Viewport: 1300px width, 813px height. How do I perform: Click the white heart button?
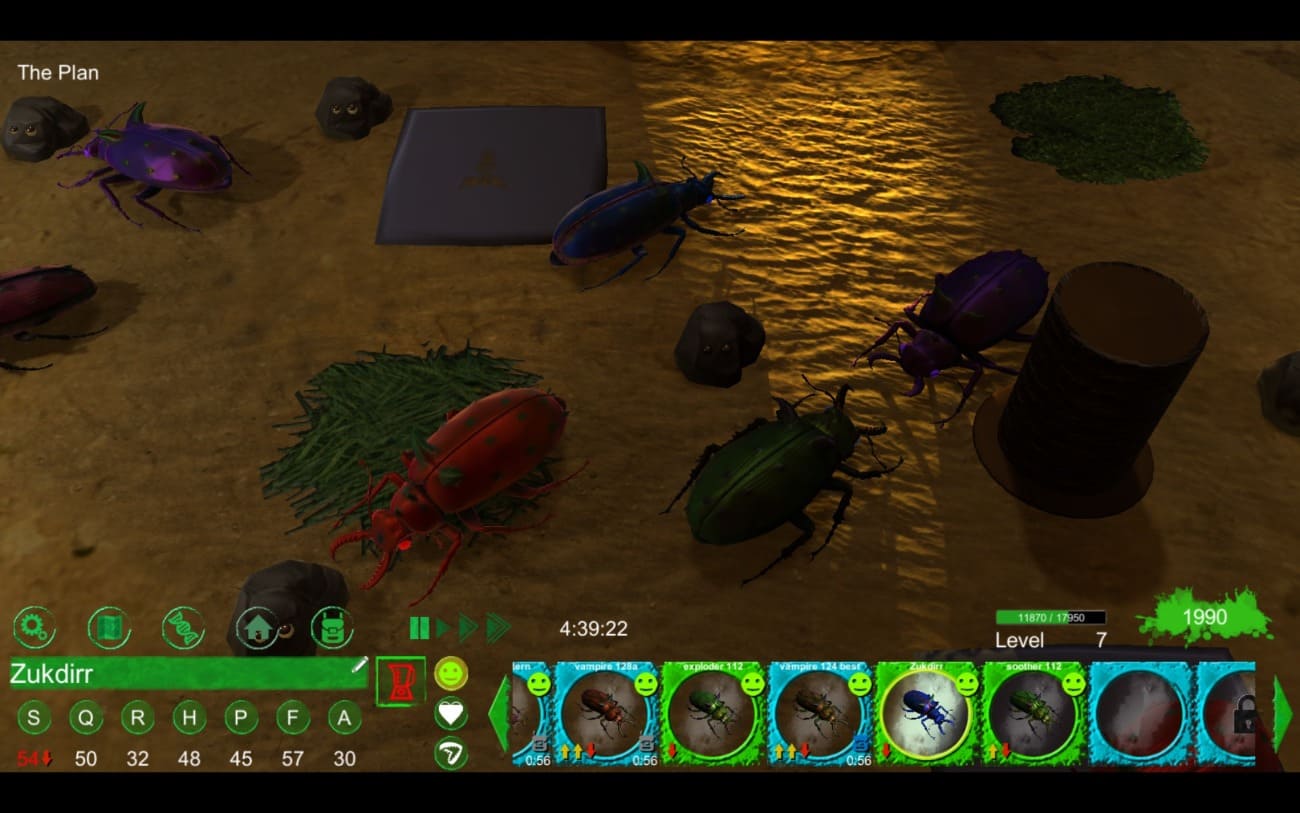coord(451,713)
